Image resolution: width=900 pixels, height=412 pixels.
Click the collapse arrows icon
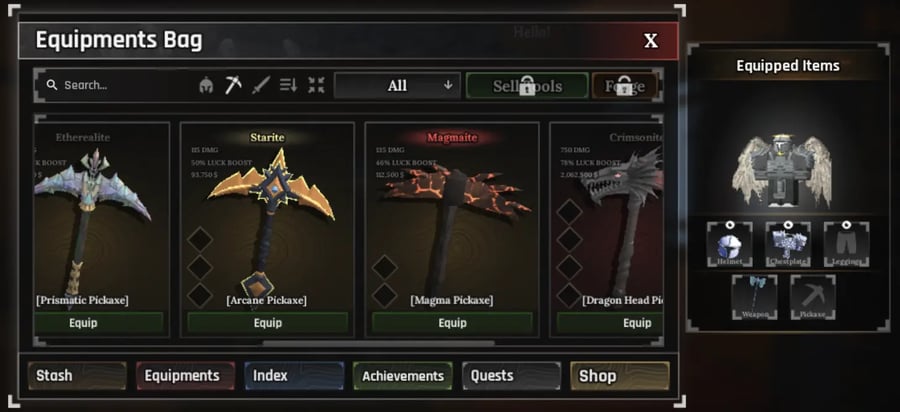point(316,86)
